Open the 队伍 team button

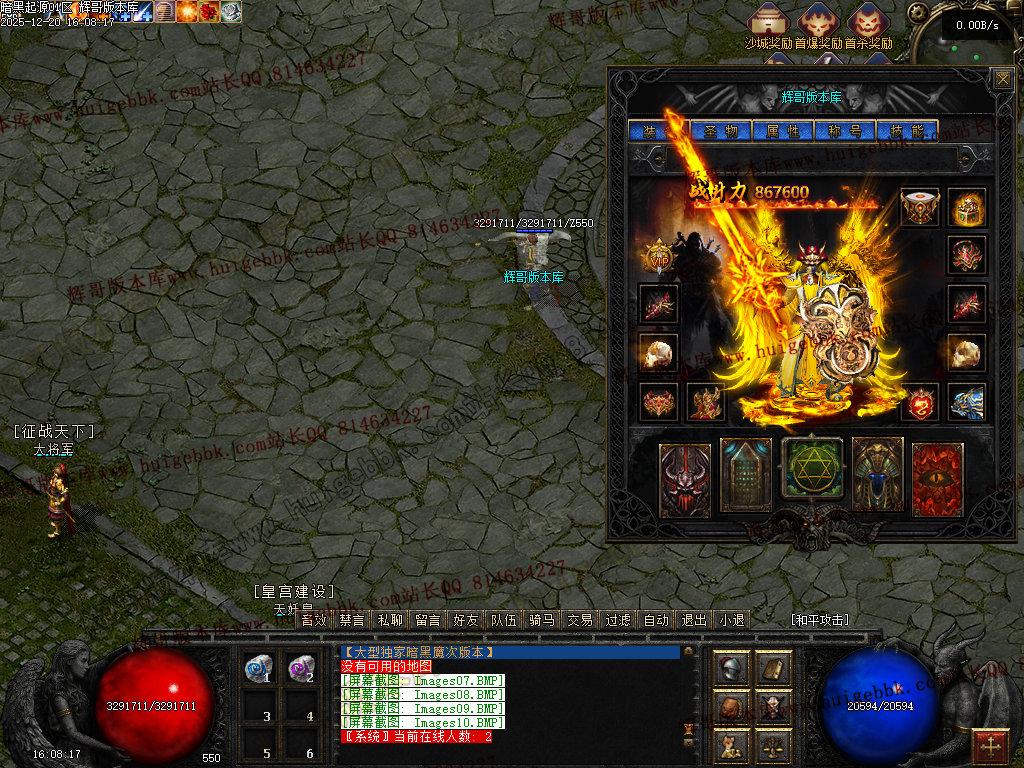(x=503, y=620)
